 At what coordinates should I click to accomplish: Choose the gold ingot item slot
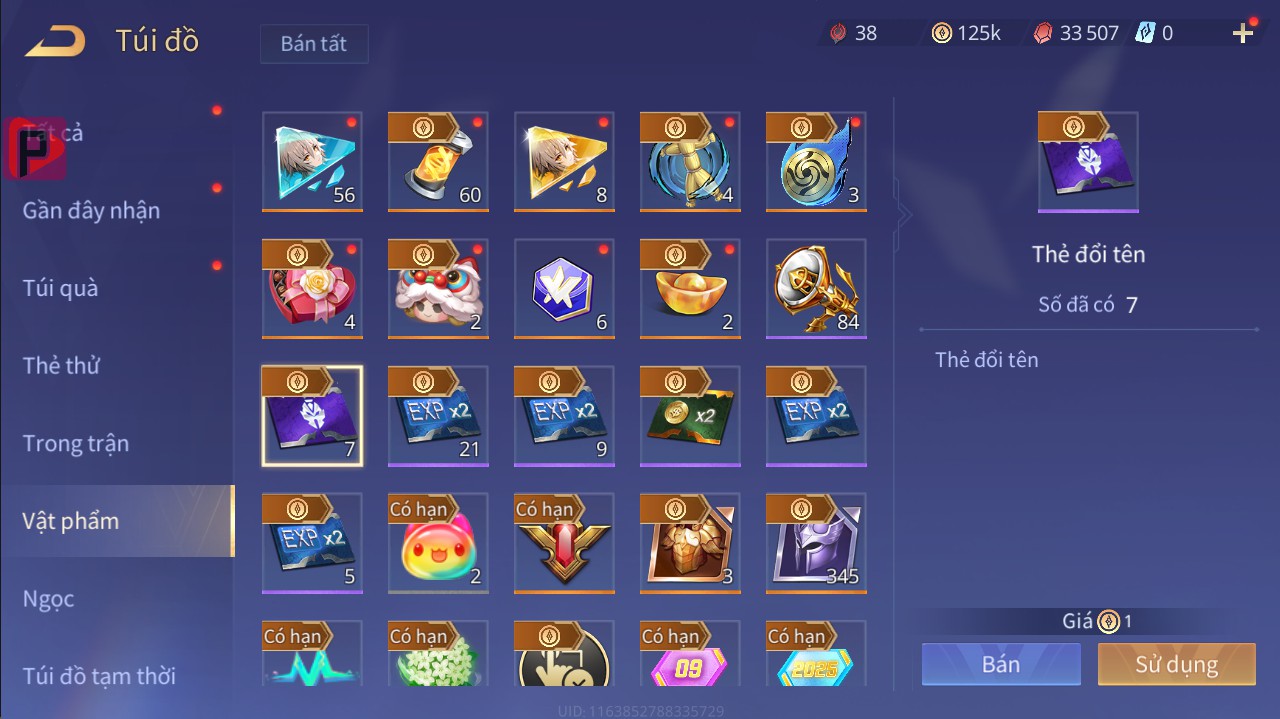pos(690,289)
